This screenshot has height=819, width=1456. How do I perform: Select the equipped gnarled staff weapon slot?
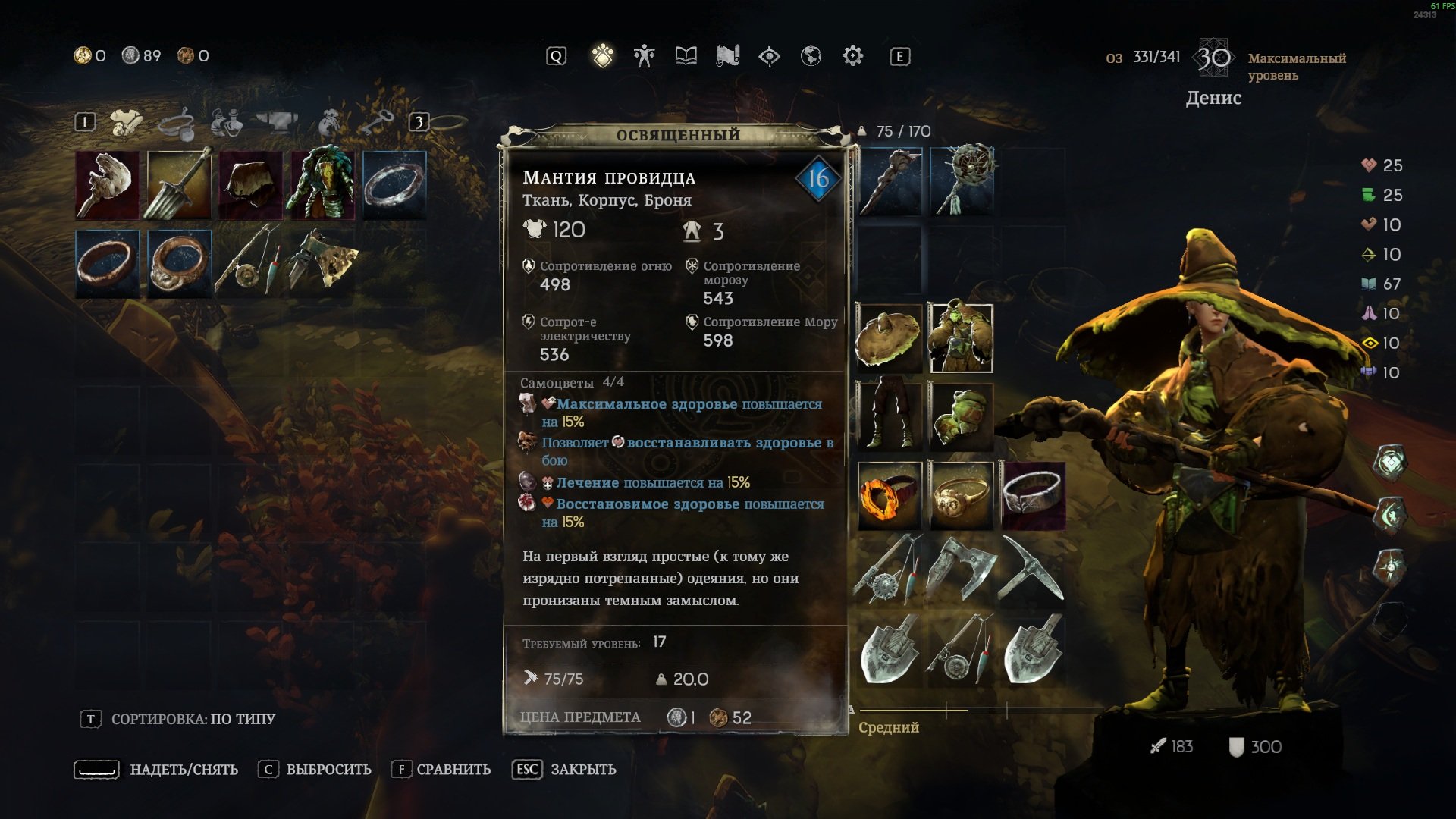(x=889, y=182)
